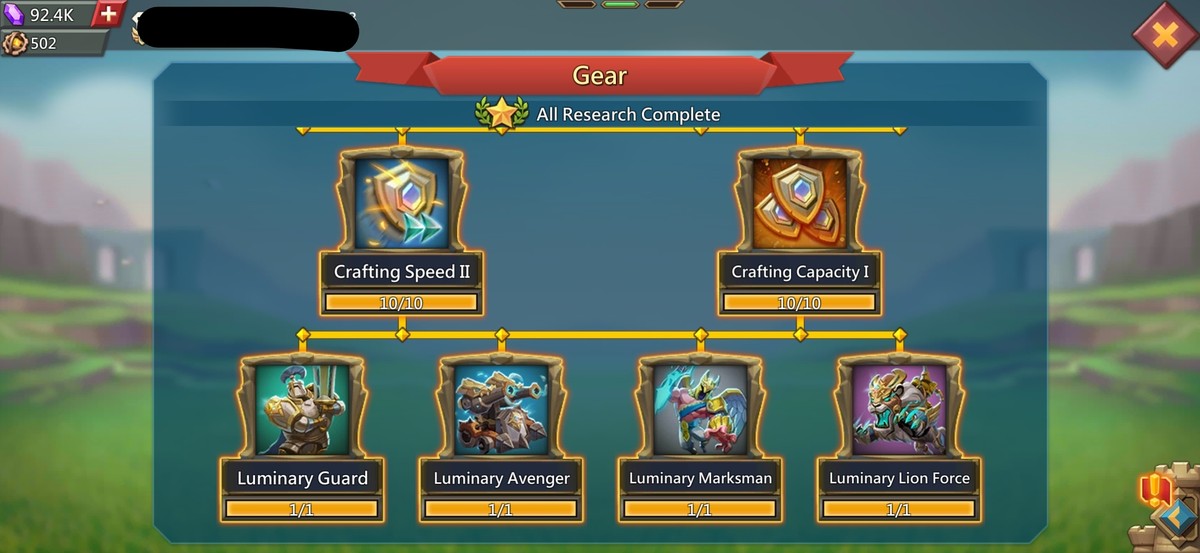Select the Crafting Capacity I research node
The image size is (1200, 553).
coord(799,203)
